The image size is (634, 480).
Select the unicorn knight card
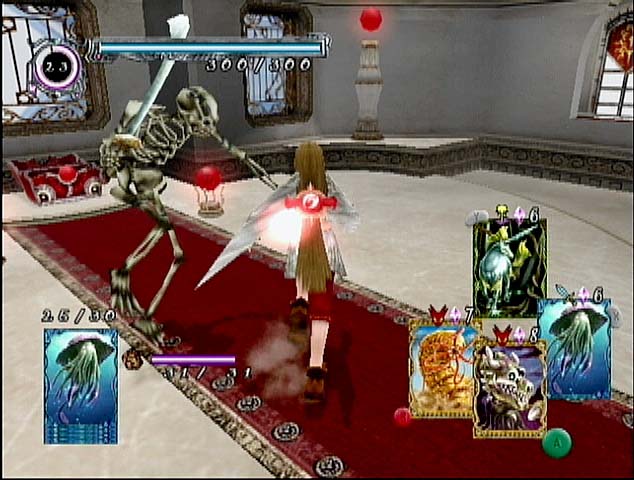[x=509, y=265]
